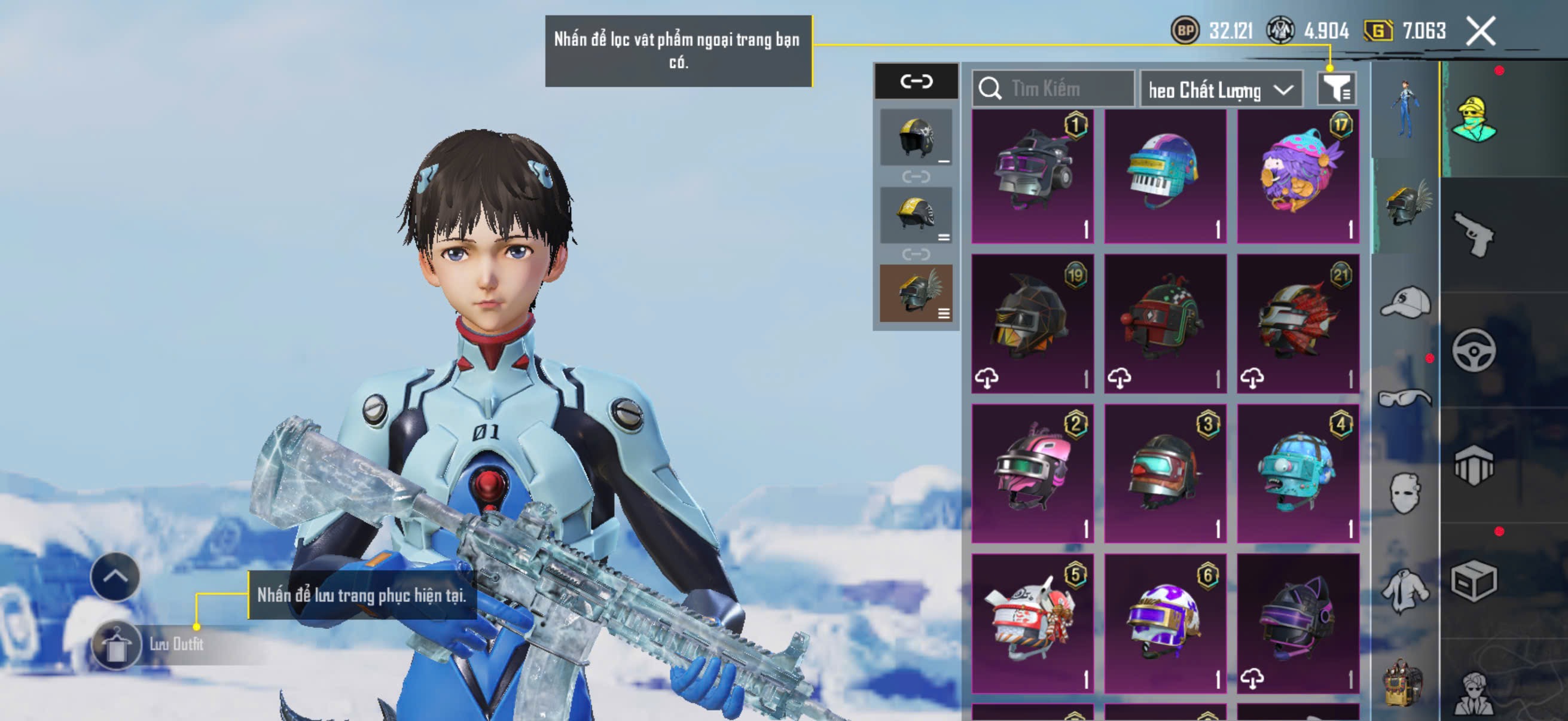1568x721 pixels.
Task: Open the steering wheel vehicle category
Action: 1474,350
